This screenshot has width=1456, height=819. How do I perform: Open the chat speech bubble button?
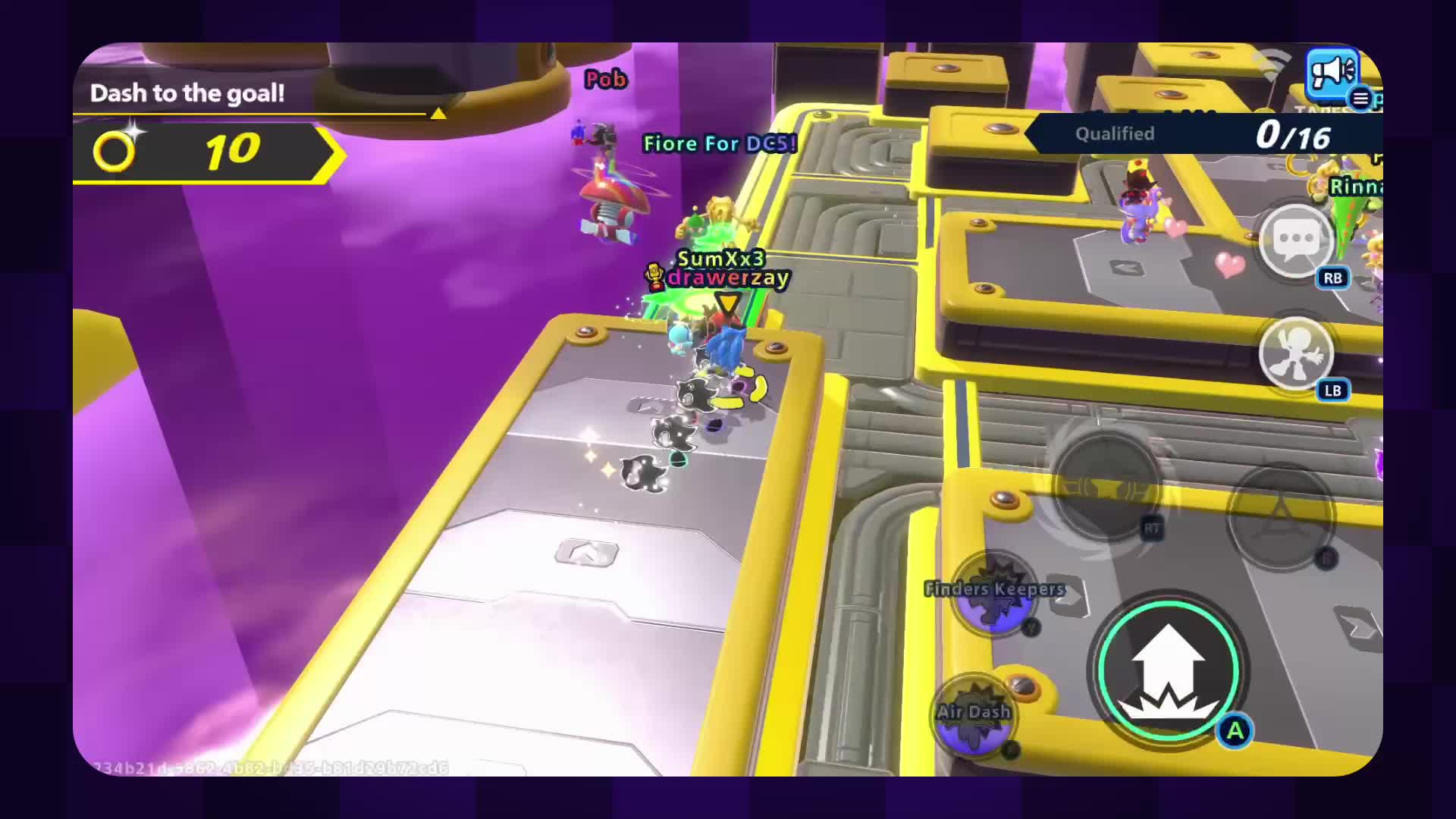(x=1296, y=241)
